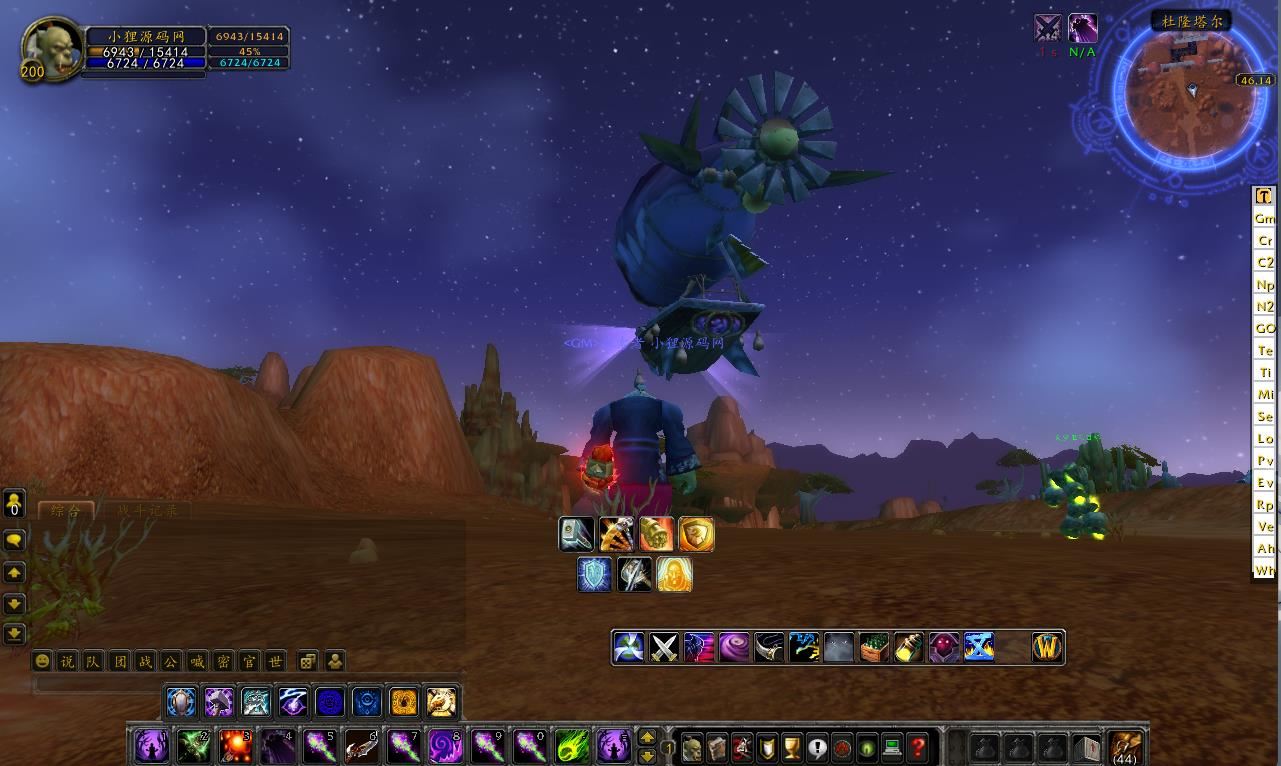Viewport: 1281px width, 766px height.
Task: Activate the crossed swords ability icon
Action: pos(664,647)
